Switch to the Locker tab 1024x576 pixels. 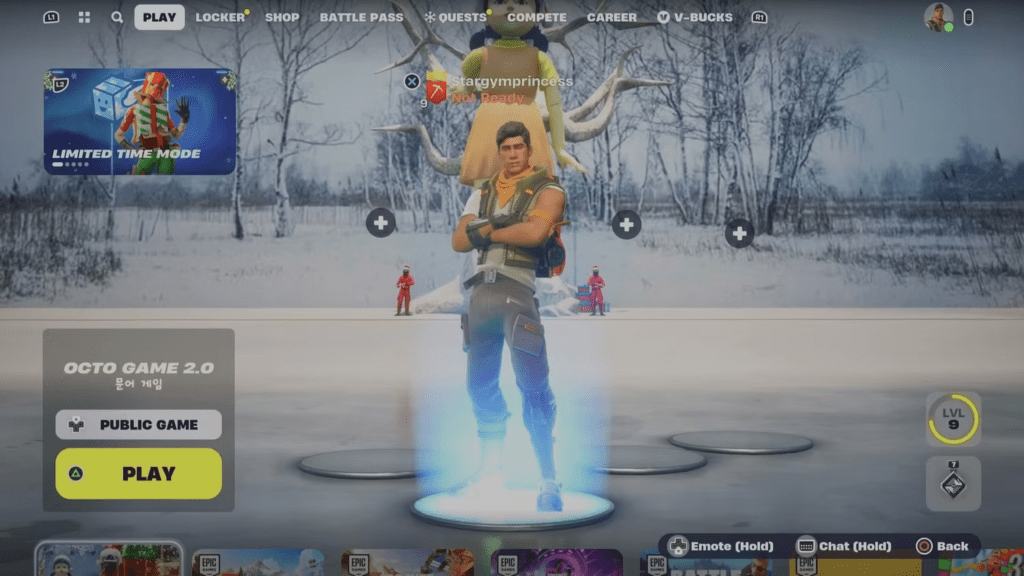point(220,17)
